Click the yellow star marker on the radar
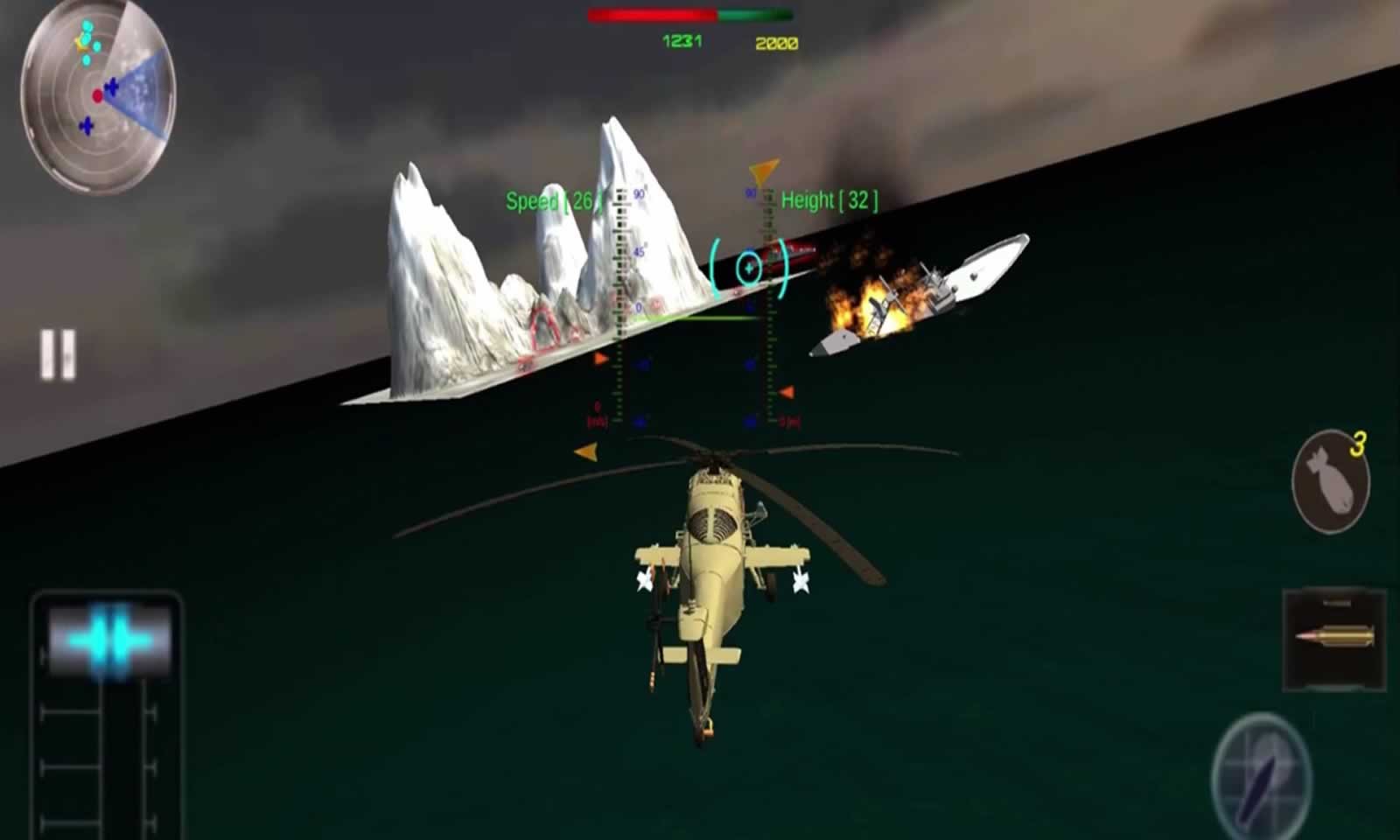 80,45
